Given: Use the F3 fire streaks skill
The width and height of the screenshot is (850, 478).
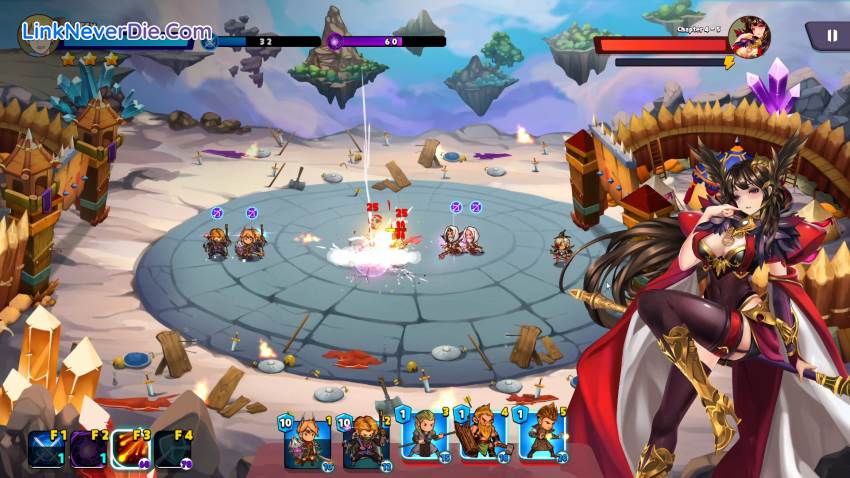Looking at the screenshot, I should point(131,450).
